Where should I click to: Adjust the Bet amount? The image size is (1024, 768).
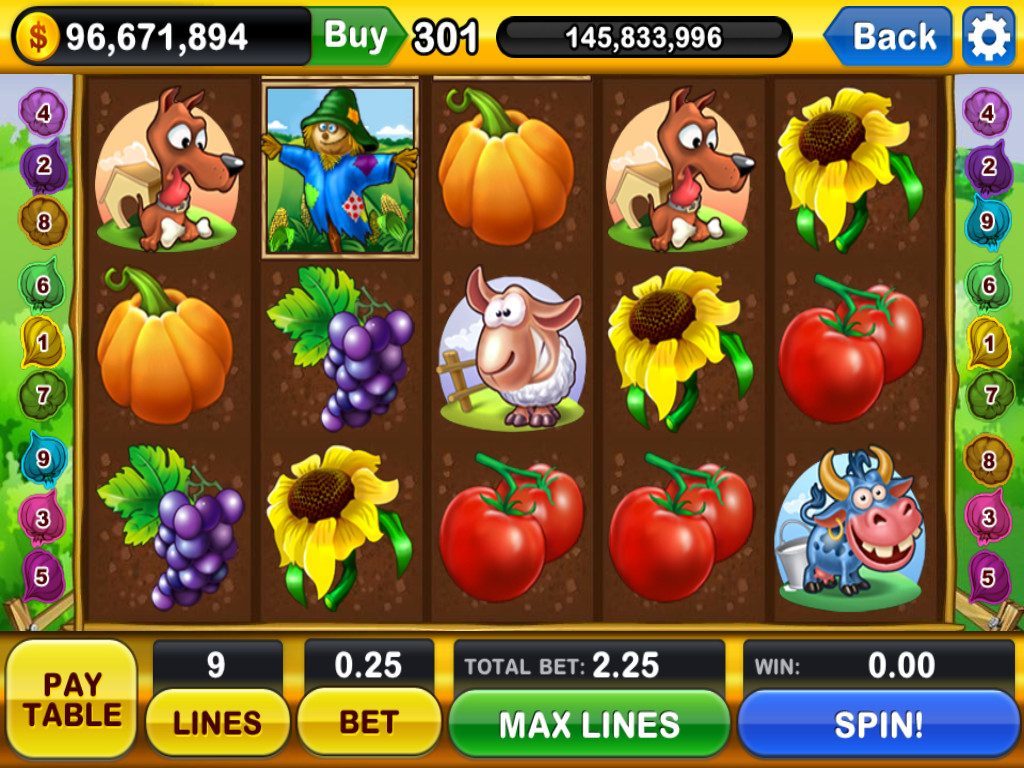click(369, 721)
